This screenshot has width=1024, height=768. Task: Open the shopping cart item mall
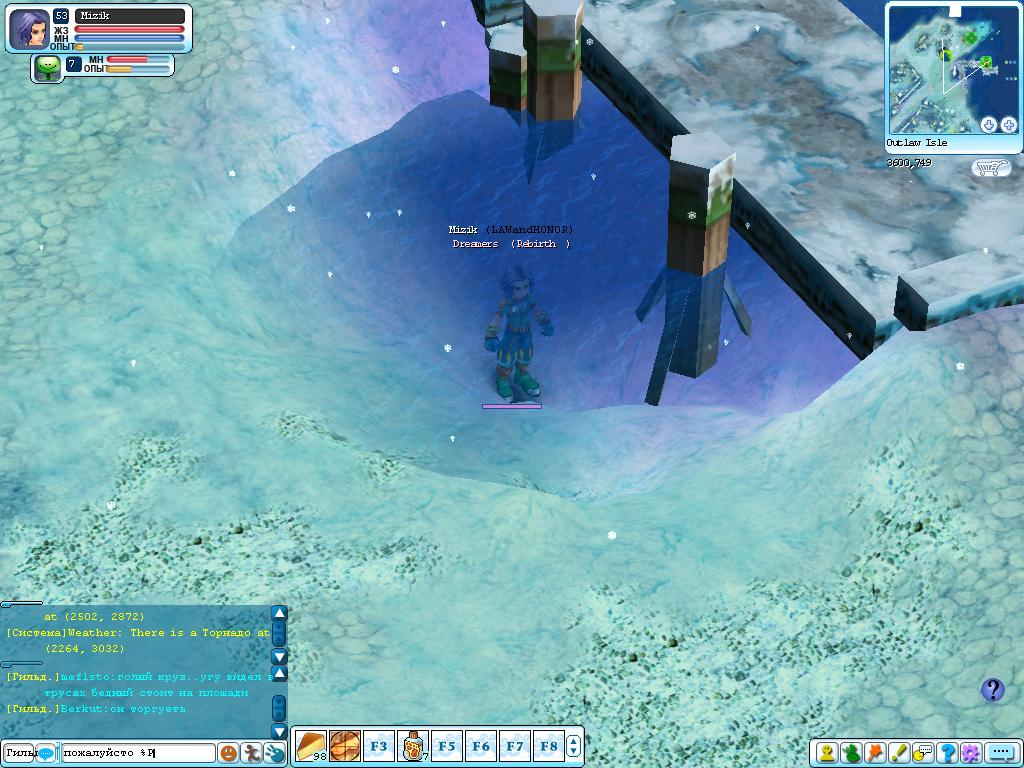tap(990, 168)
